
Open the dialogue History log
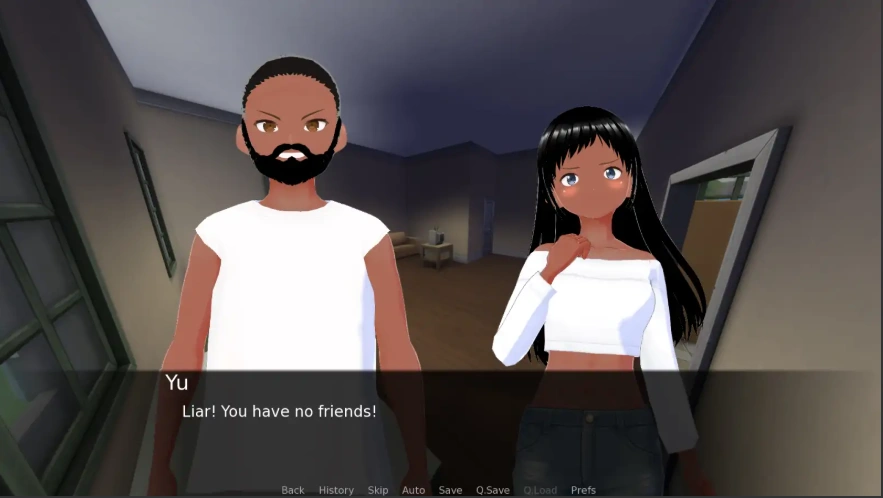click(336, 490)
